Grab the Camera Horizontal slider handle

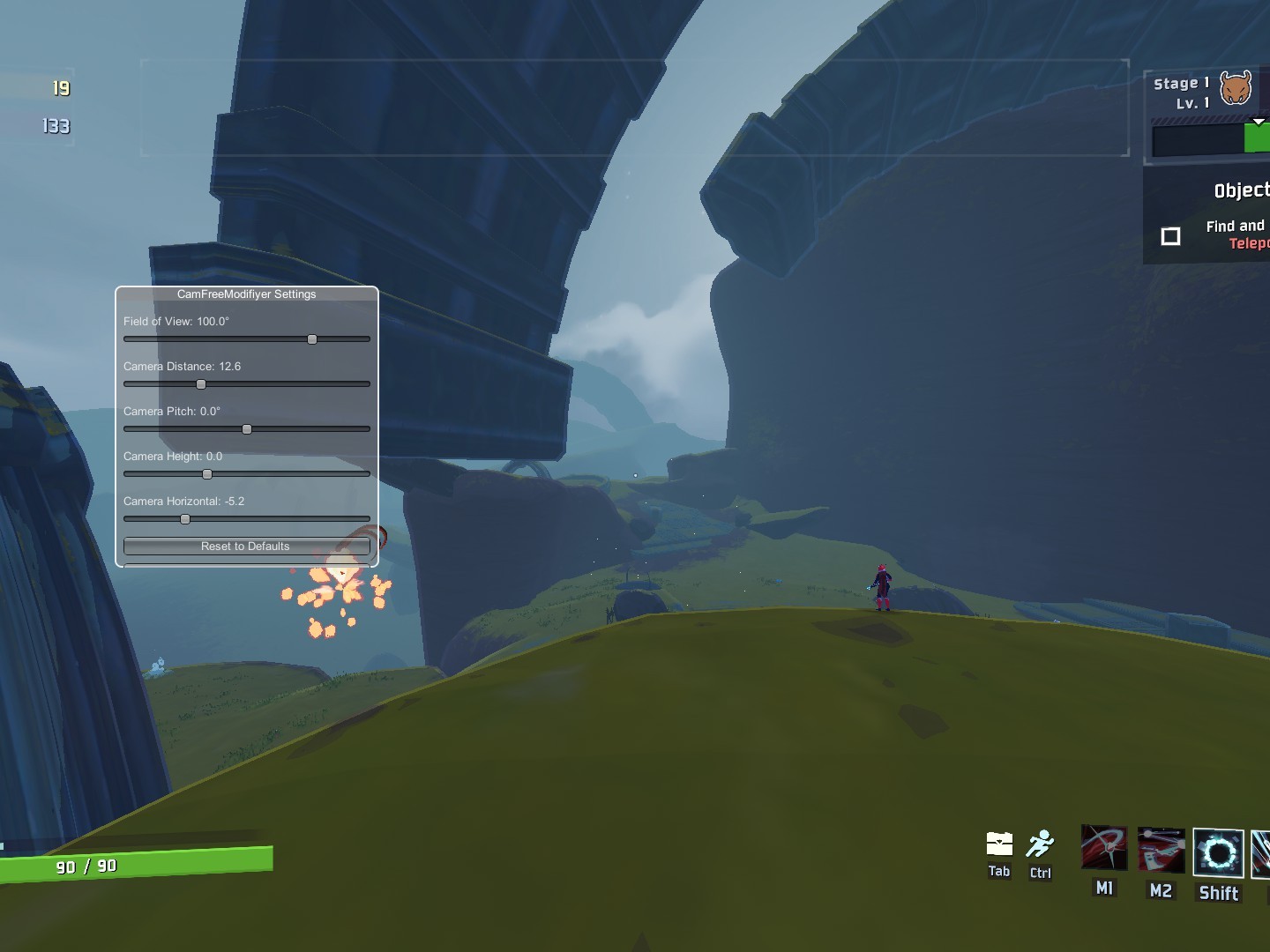[x=184, y=519]
